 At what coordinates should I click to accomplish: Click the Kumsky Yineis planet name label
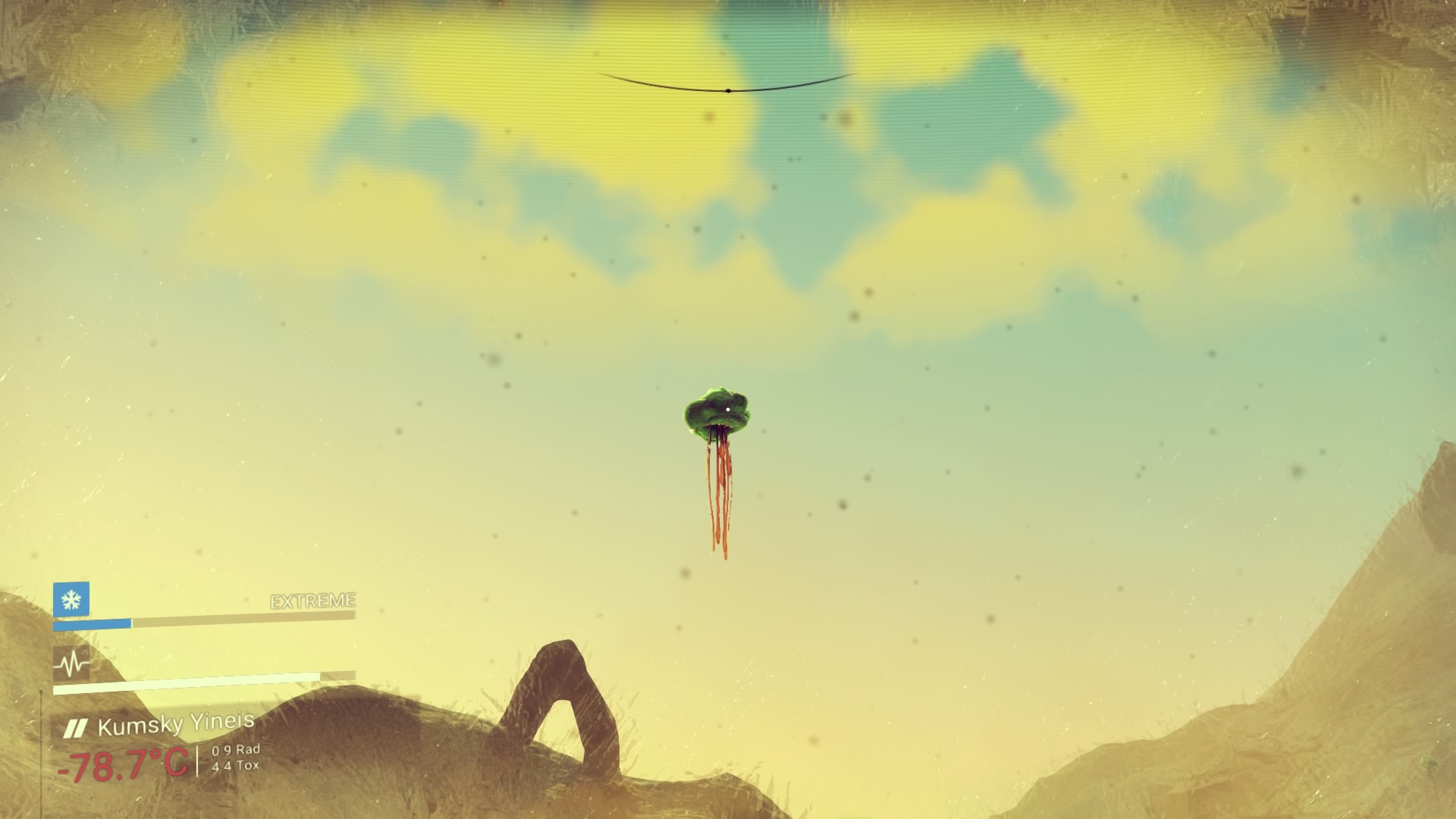coord(175,726)
